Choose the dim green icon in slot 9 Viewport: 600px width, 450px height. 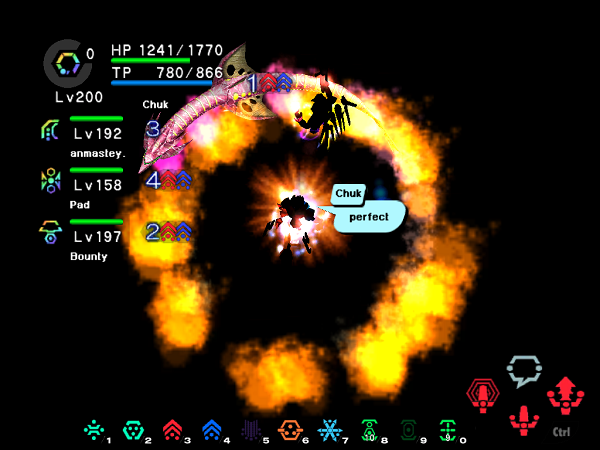(x=408, y=430)
